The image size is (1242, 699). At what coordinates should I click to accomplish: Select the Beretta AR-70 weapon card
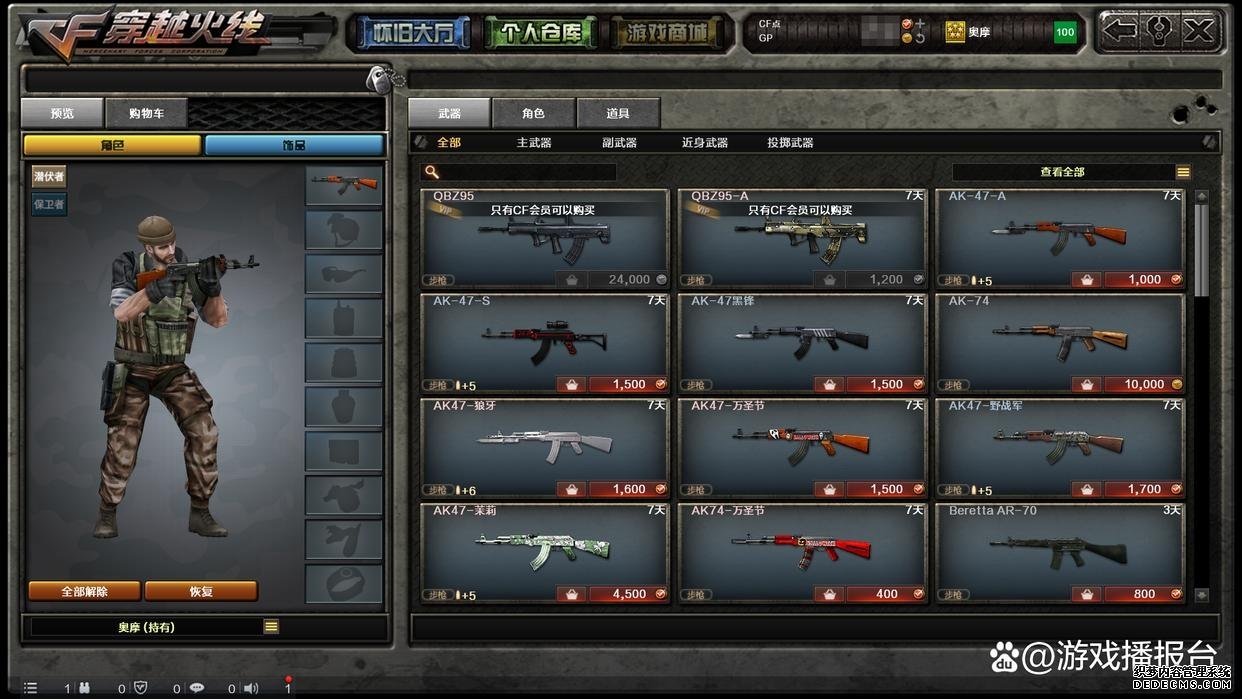1060,548
